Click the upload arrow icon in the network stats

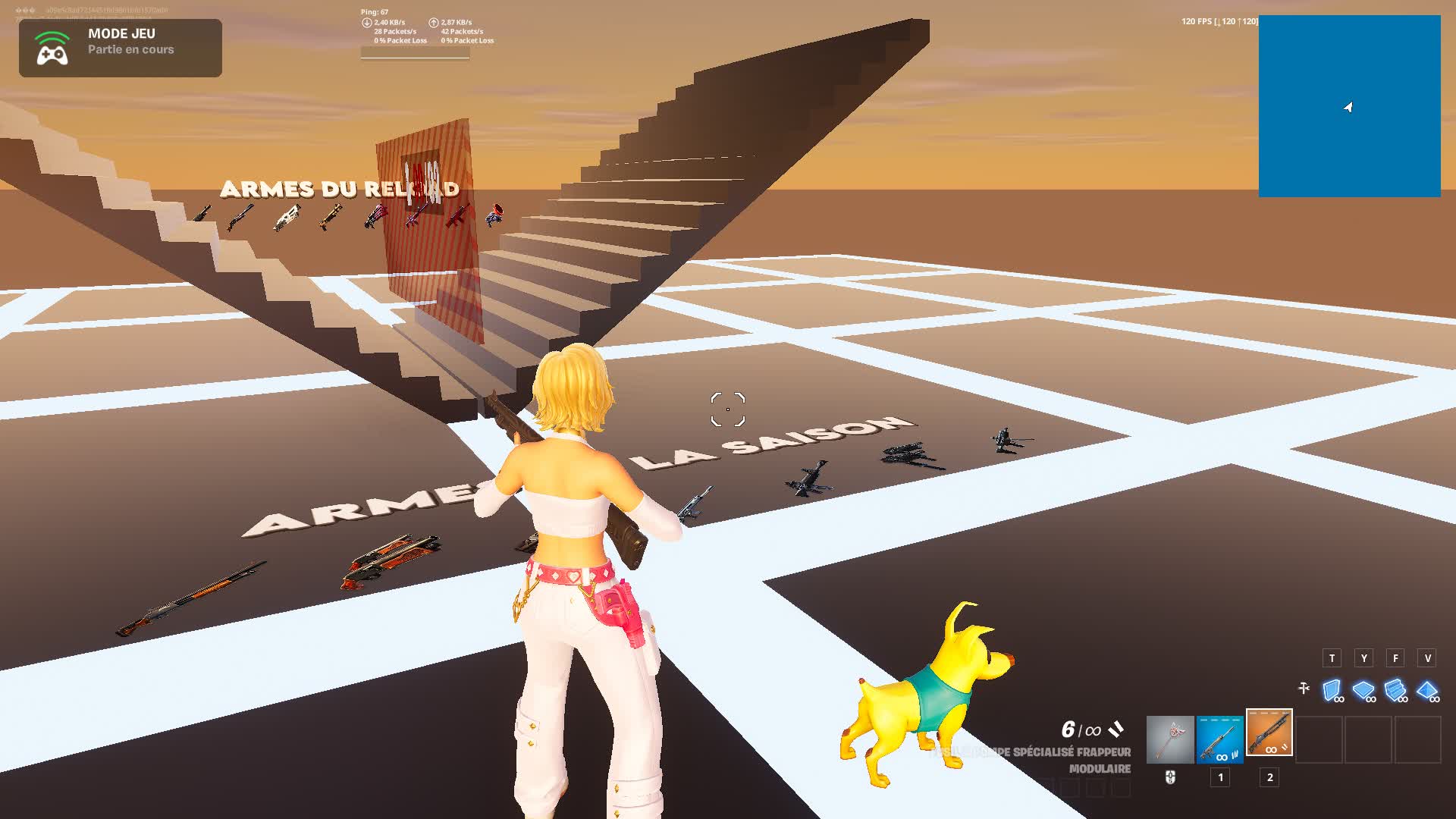pos(433,24)
